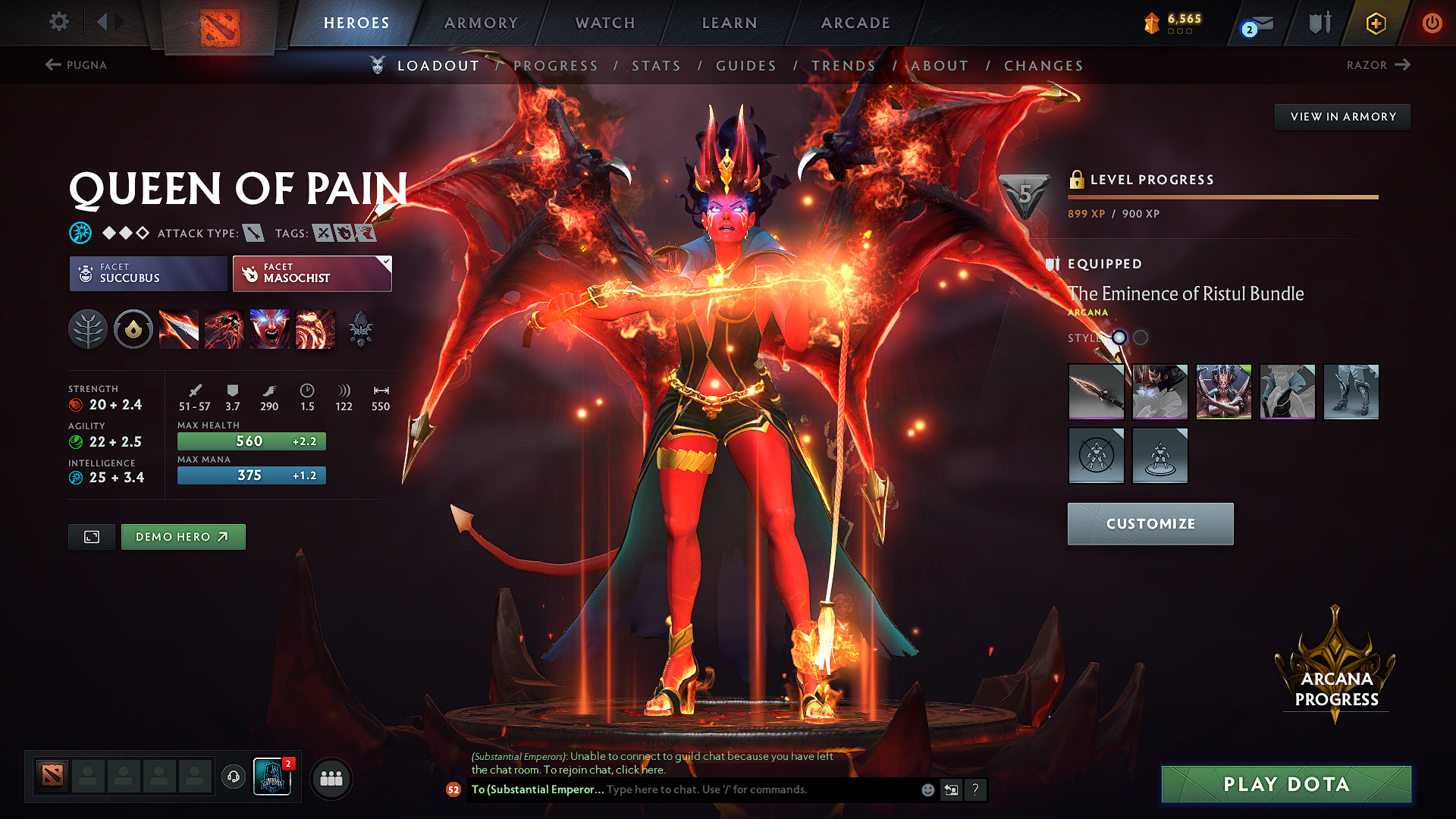Select the Sonic Wave ultimate ability icon

(315, 328)
